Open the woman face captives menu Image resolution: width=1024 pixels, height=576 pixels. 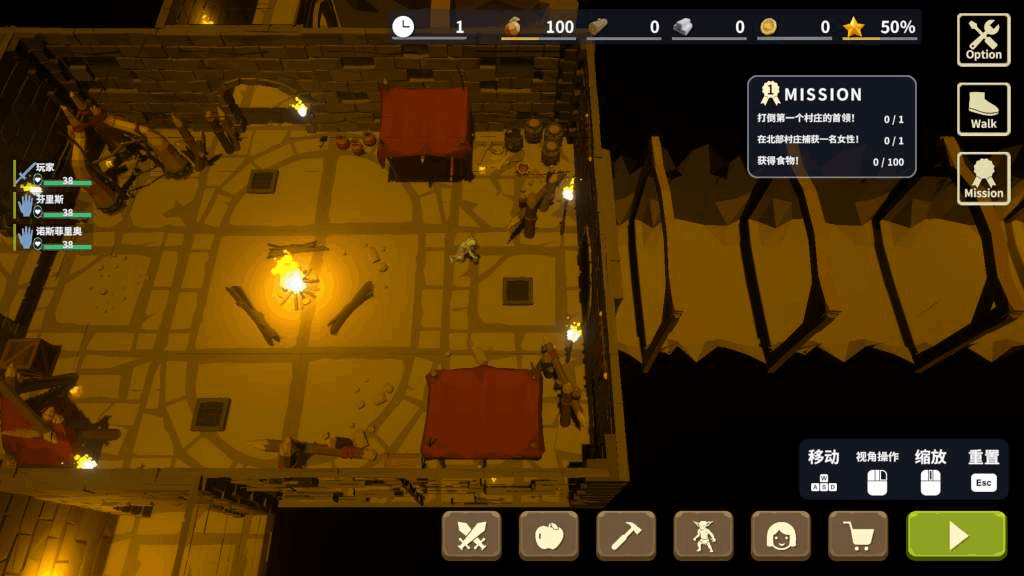coord(780,536)
